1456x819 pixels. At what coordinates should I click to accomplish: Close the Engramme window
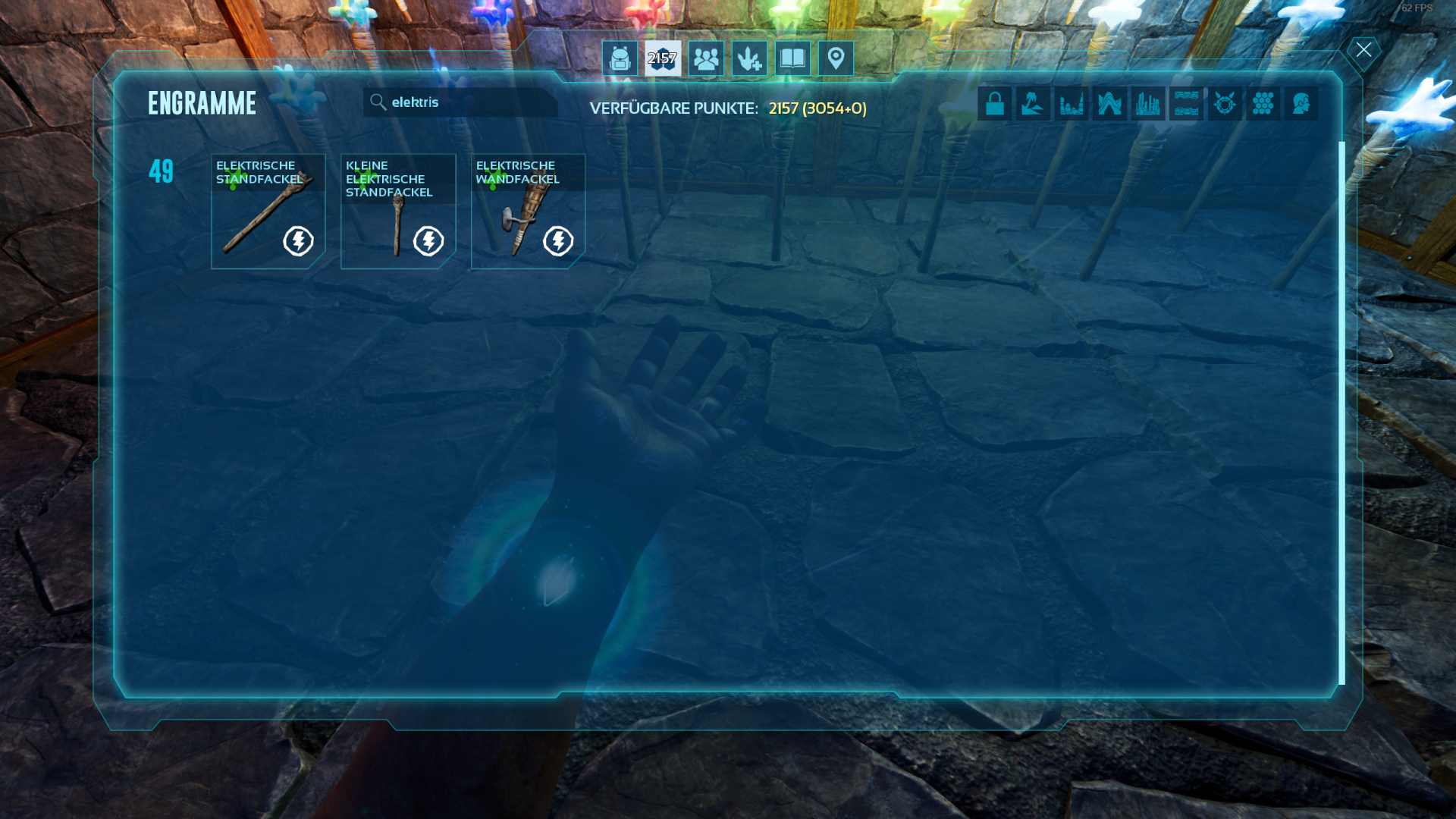point(1363,51)
